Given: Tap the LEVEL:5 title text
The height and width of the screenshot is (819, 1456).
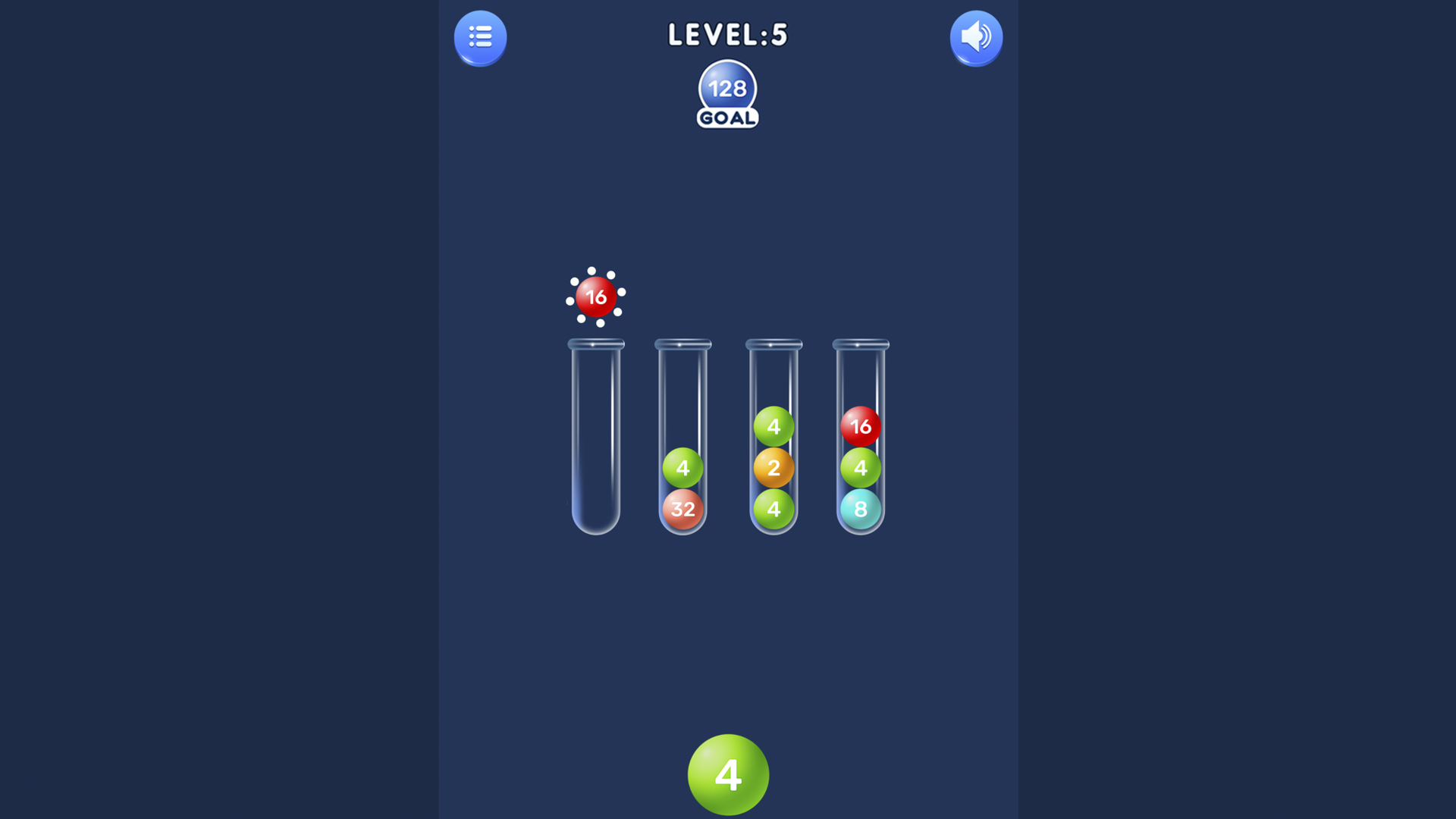Looking at the screenshot, I should click(x=727, y=34).
